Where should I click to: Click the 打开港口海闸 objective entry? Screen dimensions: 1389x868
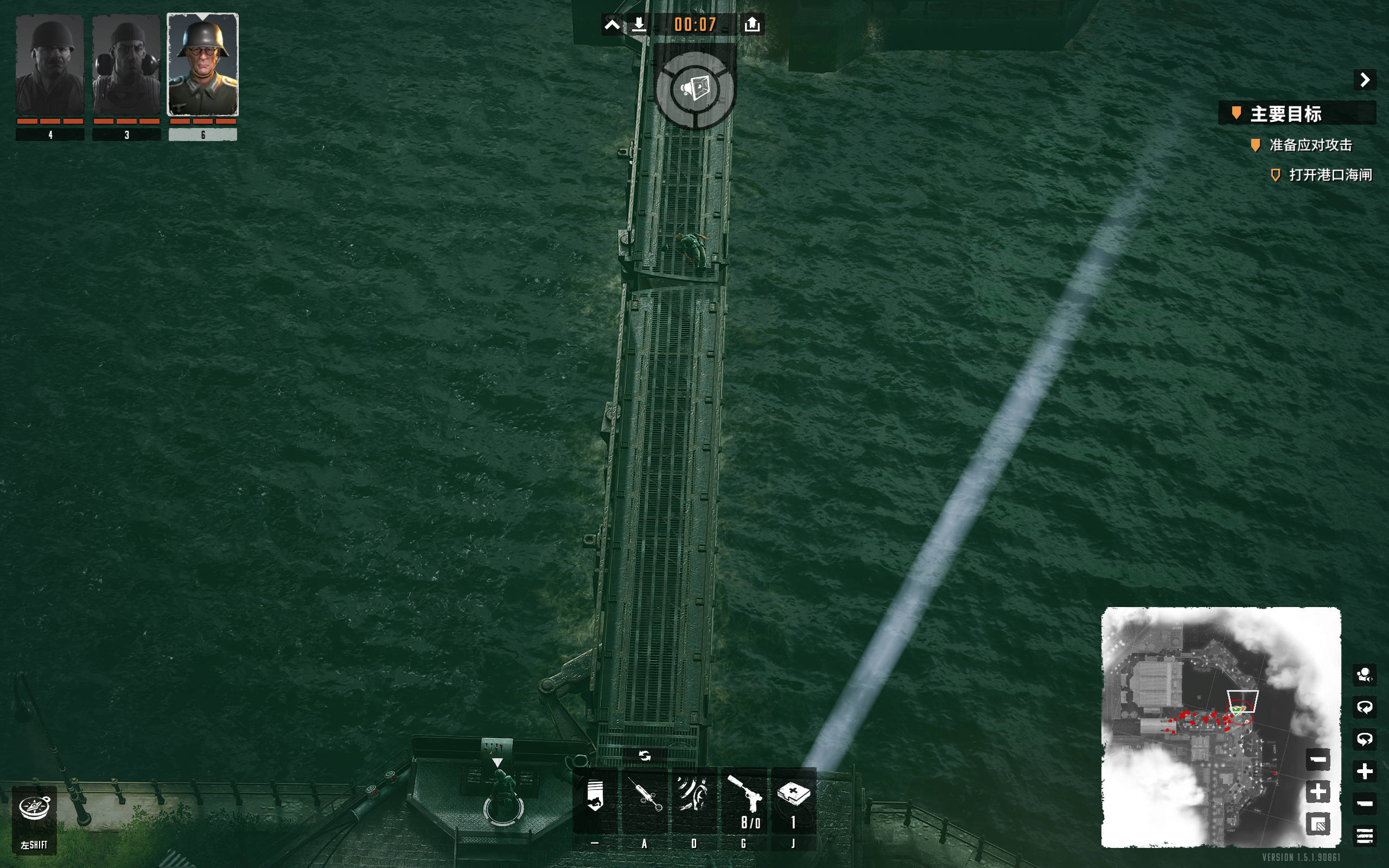click(1330, 175)
